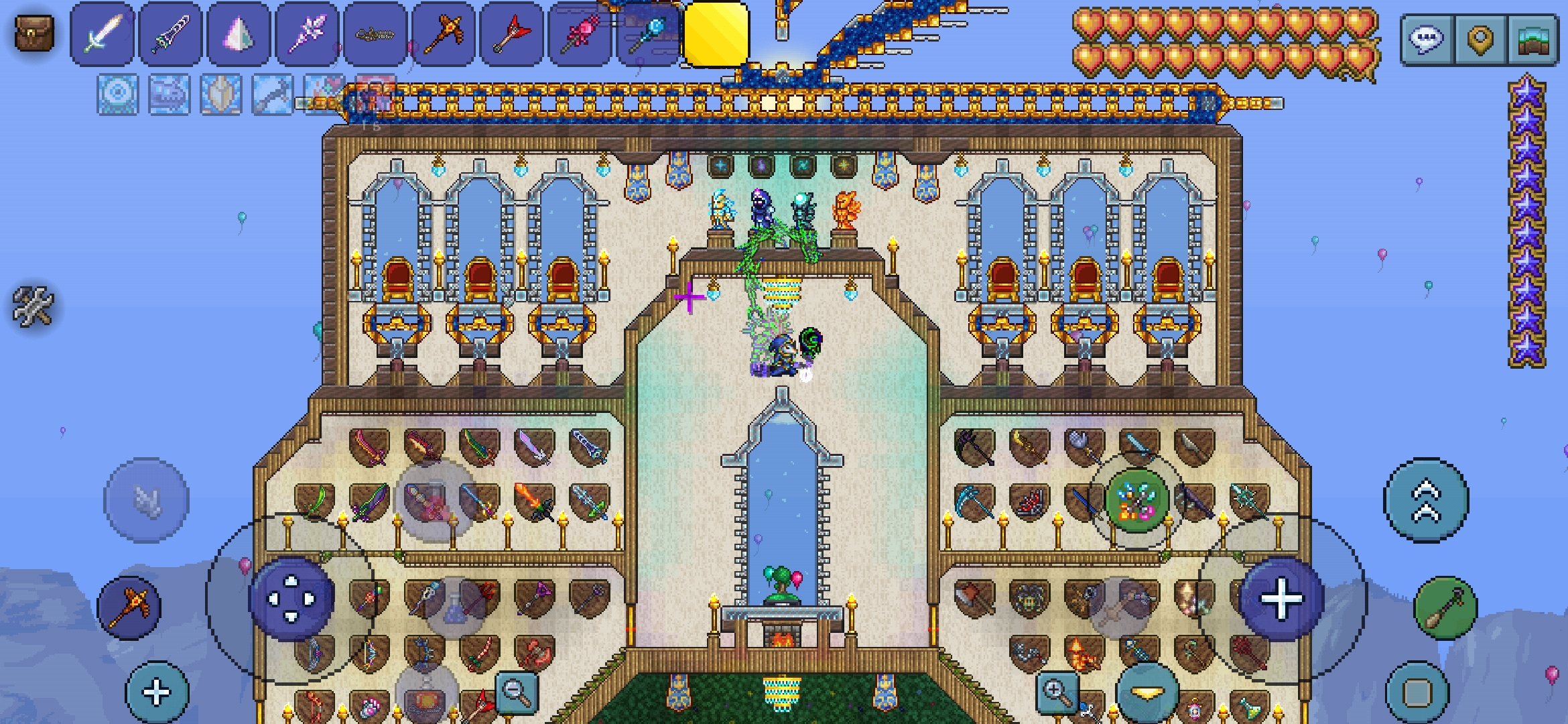Select the highlighted yellow hotbar slot
This screenshot has height=724, width=1568.
pos(716,34)
